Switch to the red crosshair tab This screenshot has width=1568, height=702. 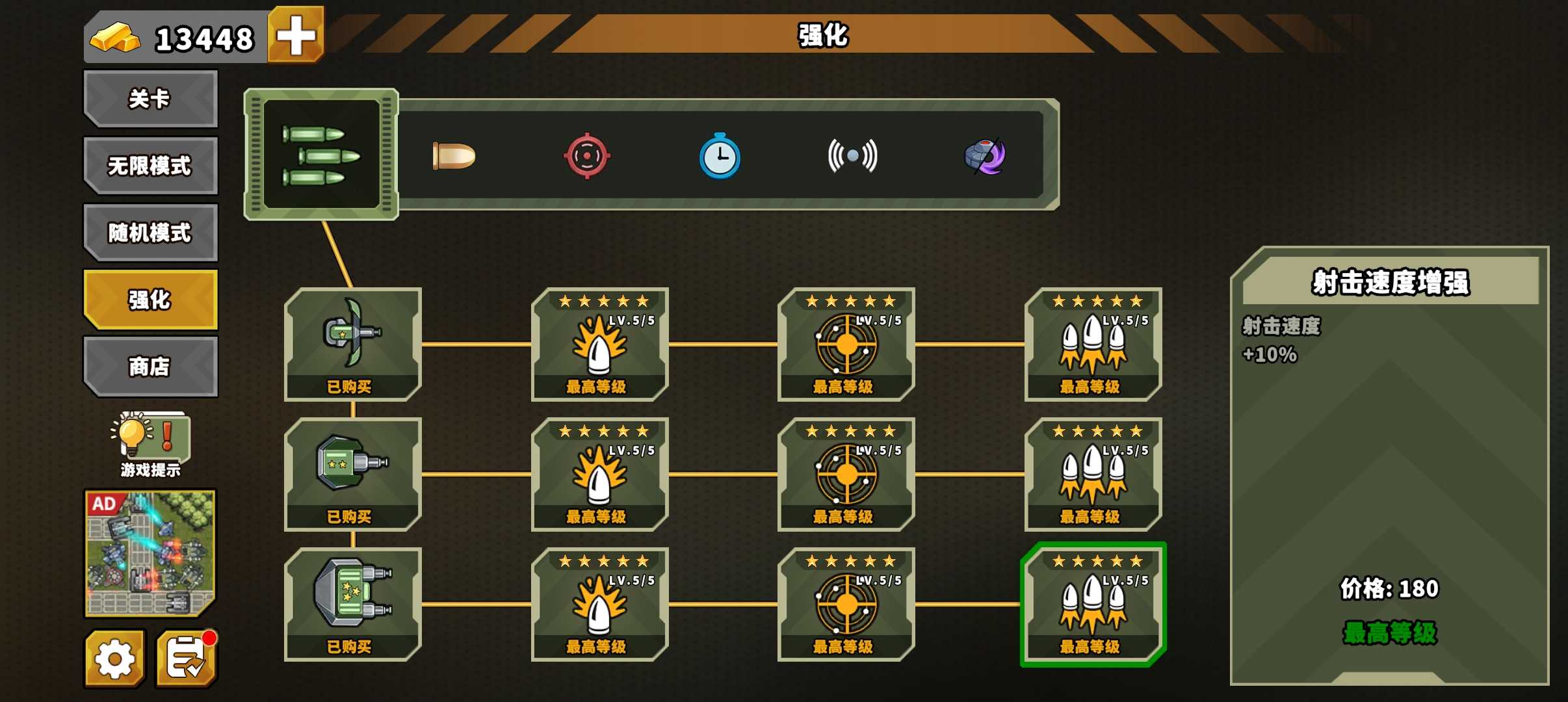coord(586,156)
